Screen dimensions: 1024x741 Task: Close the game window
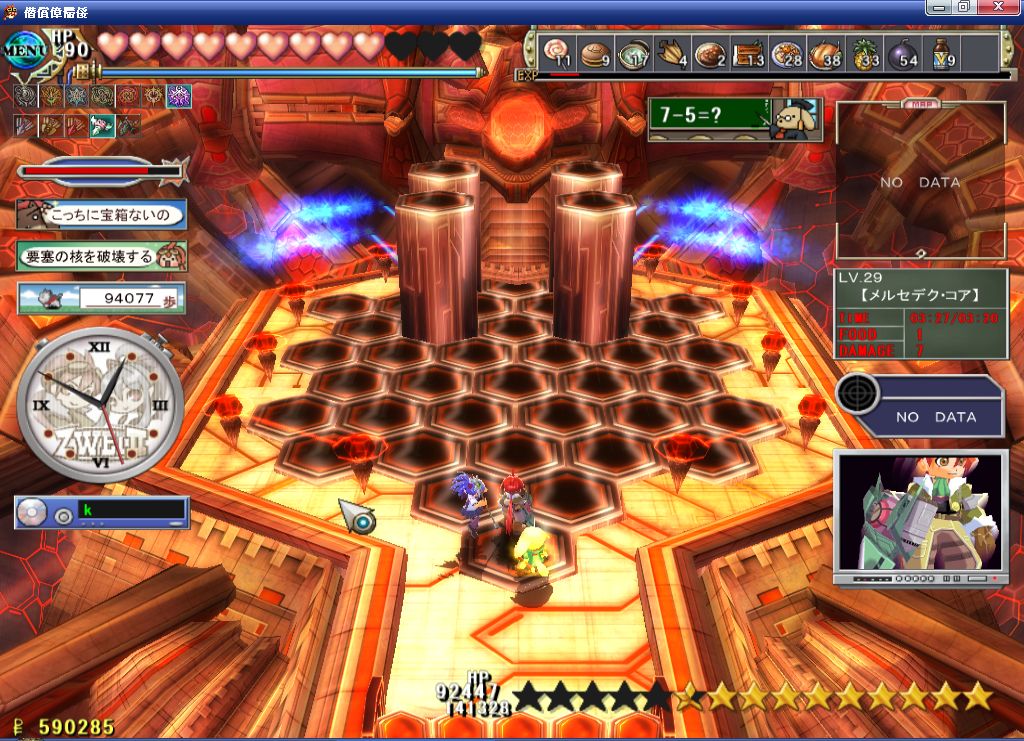[1008, 7]
